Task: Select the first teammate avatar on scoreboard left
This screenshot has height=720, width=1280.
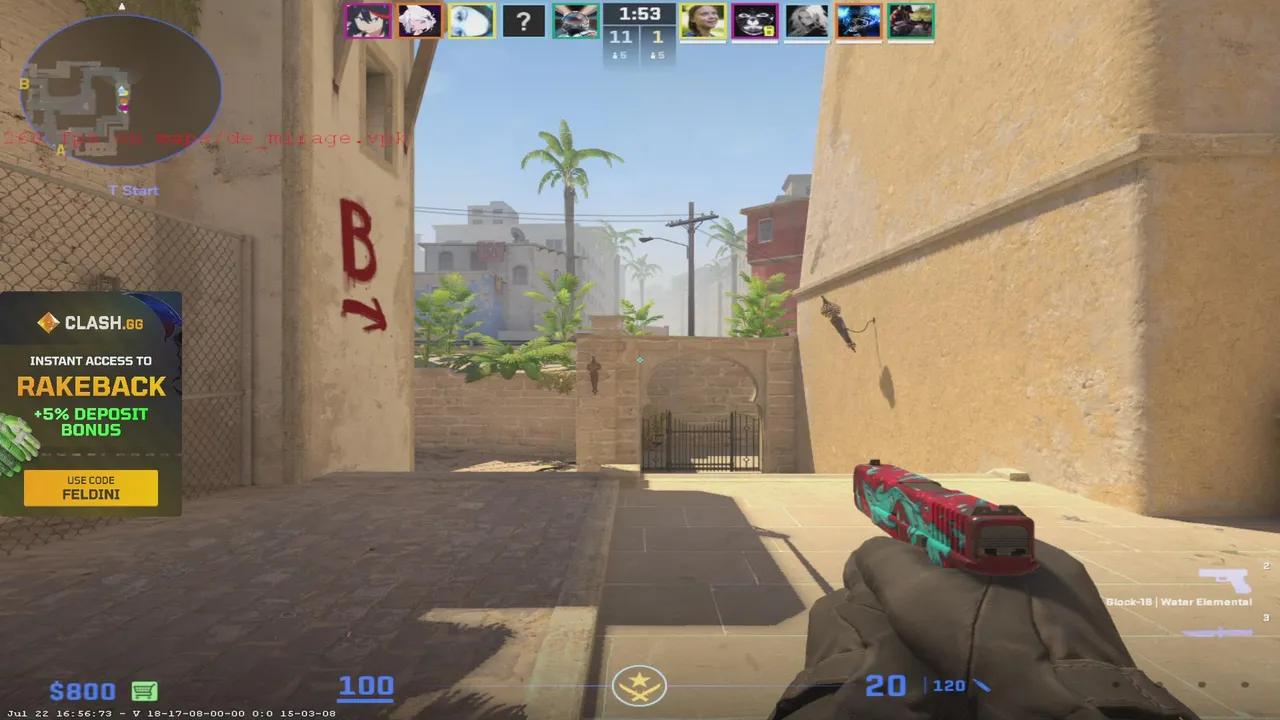Action: (368, 20)
